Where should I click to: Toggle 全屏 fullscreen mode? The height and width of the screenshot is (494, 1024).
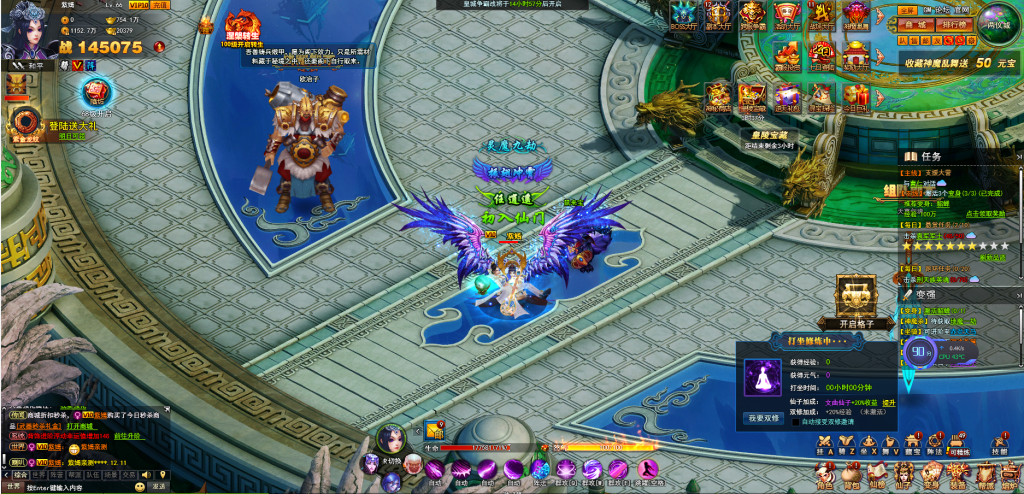[x=907, y=9]
